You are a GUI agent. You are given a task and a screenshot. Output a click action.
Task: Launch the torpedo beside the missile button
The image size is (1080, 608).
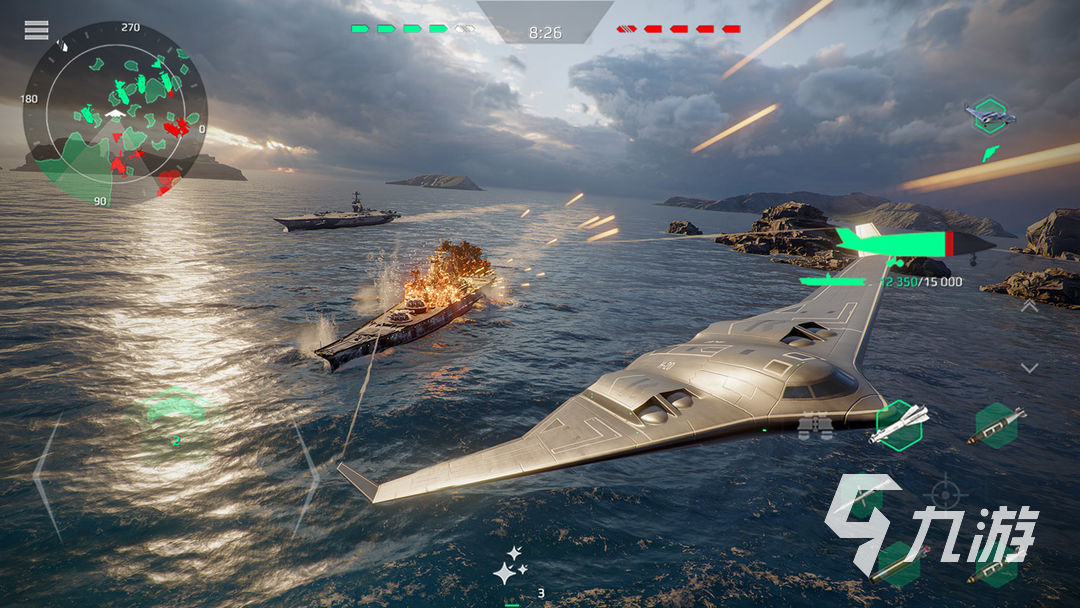pyautogui.click(x=995, y=424)
